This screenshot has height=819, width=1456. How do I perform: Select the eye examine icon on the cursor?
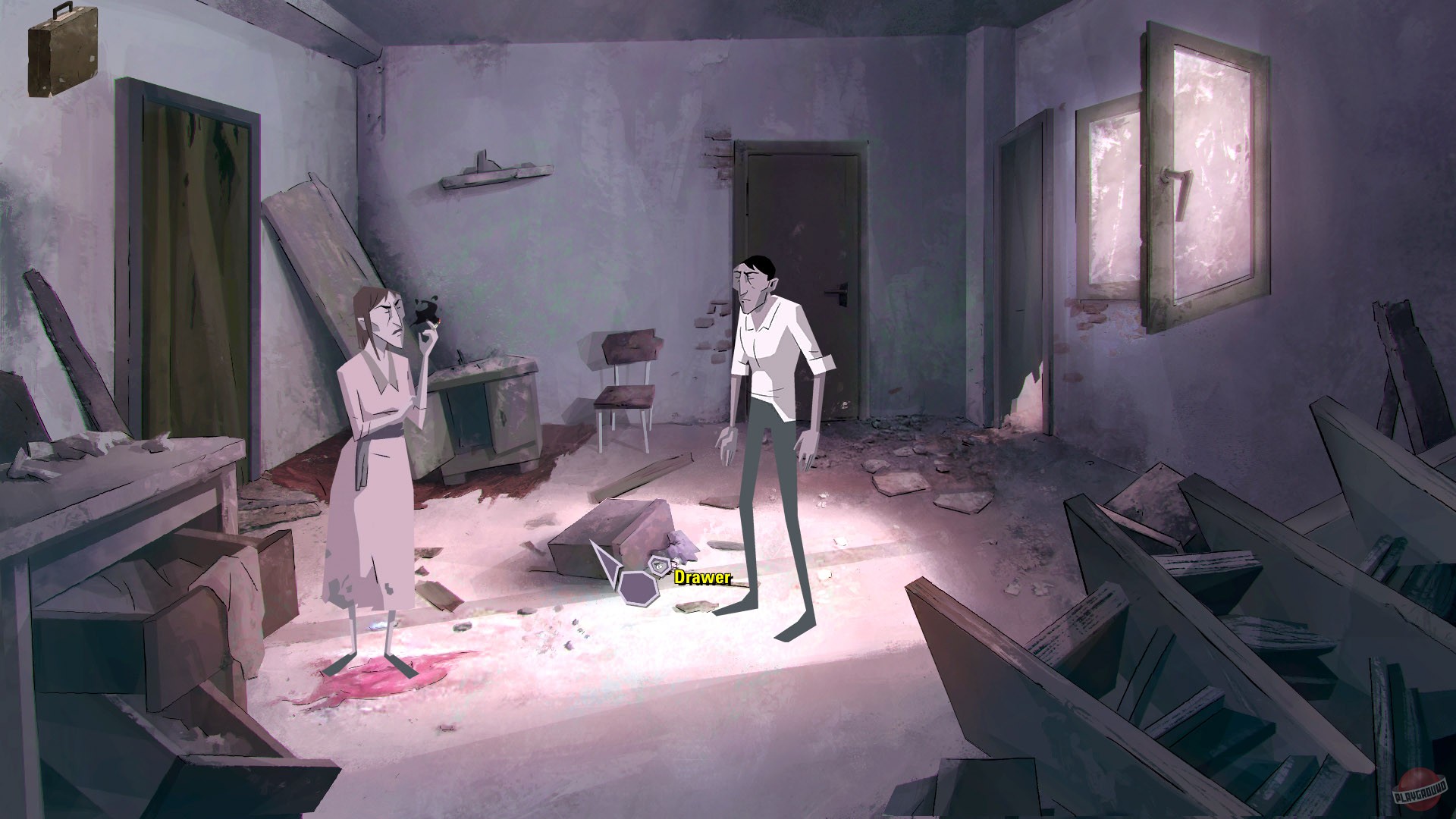click(660, 565)
